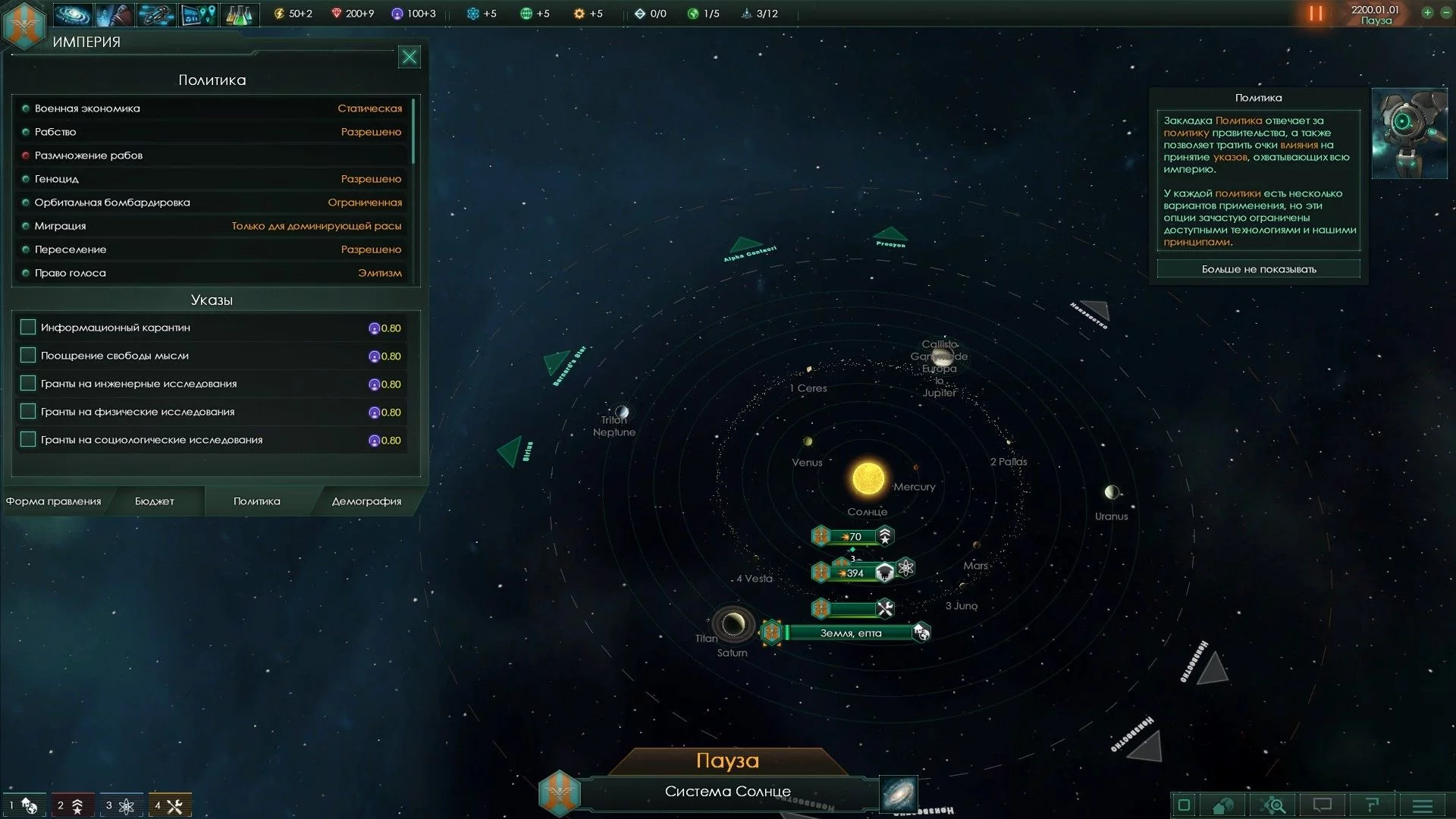Open the research flasks icon
Screen dimensions: 1456x819
[239, 14]
